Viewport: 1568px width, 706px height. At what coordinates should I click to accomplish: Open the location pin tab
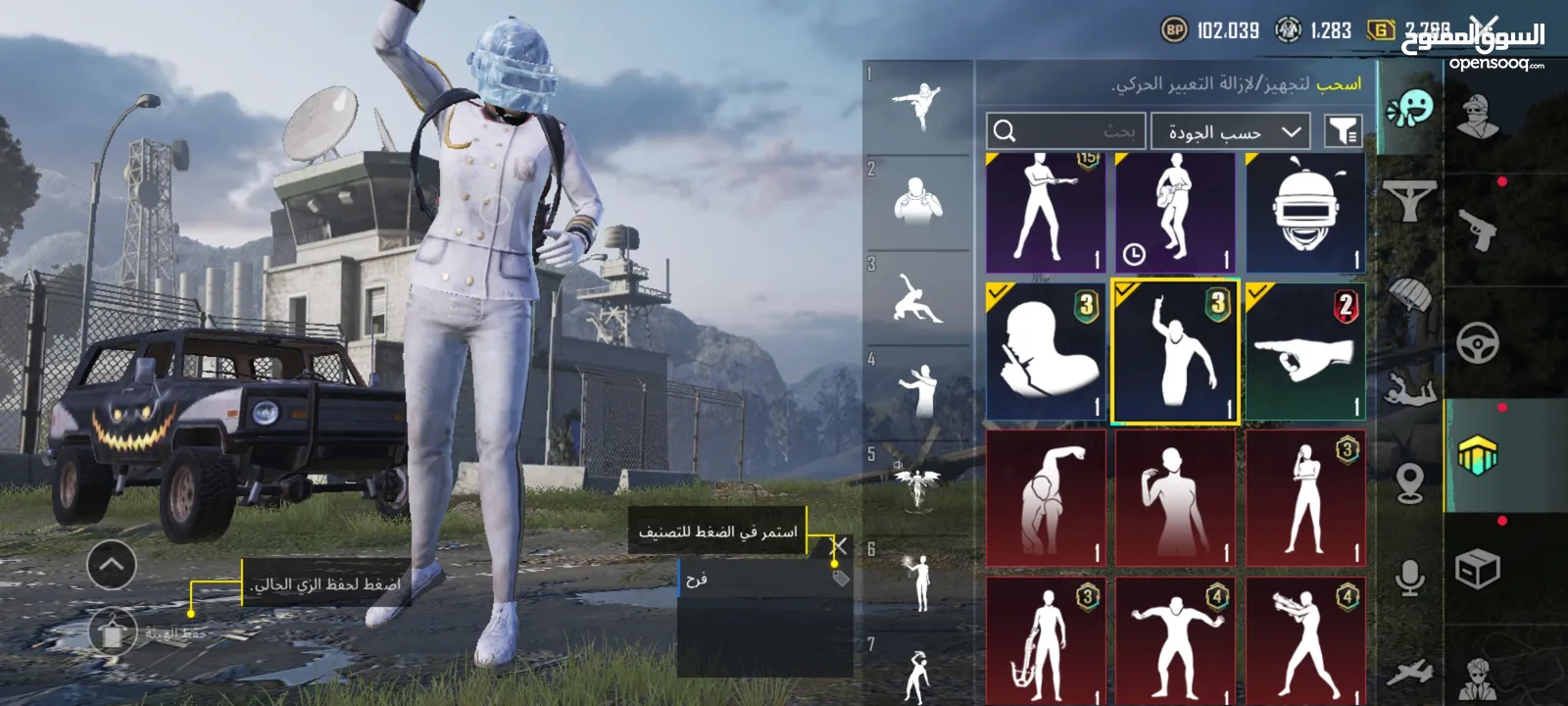pos(1409,482)
